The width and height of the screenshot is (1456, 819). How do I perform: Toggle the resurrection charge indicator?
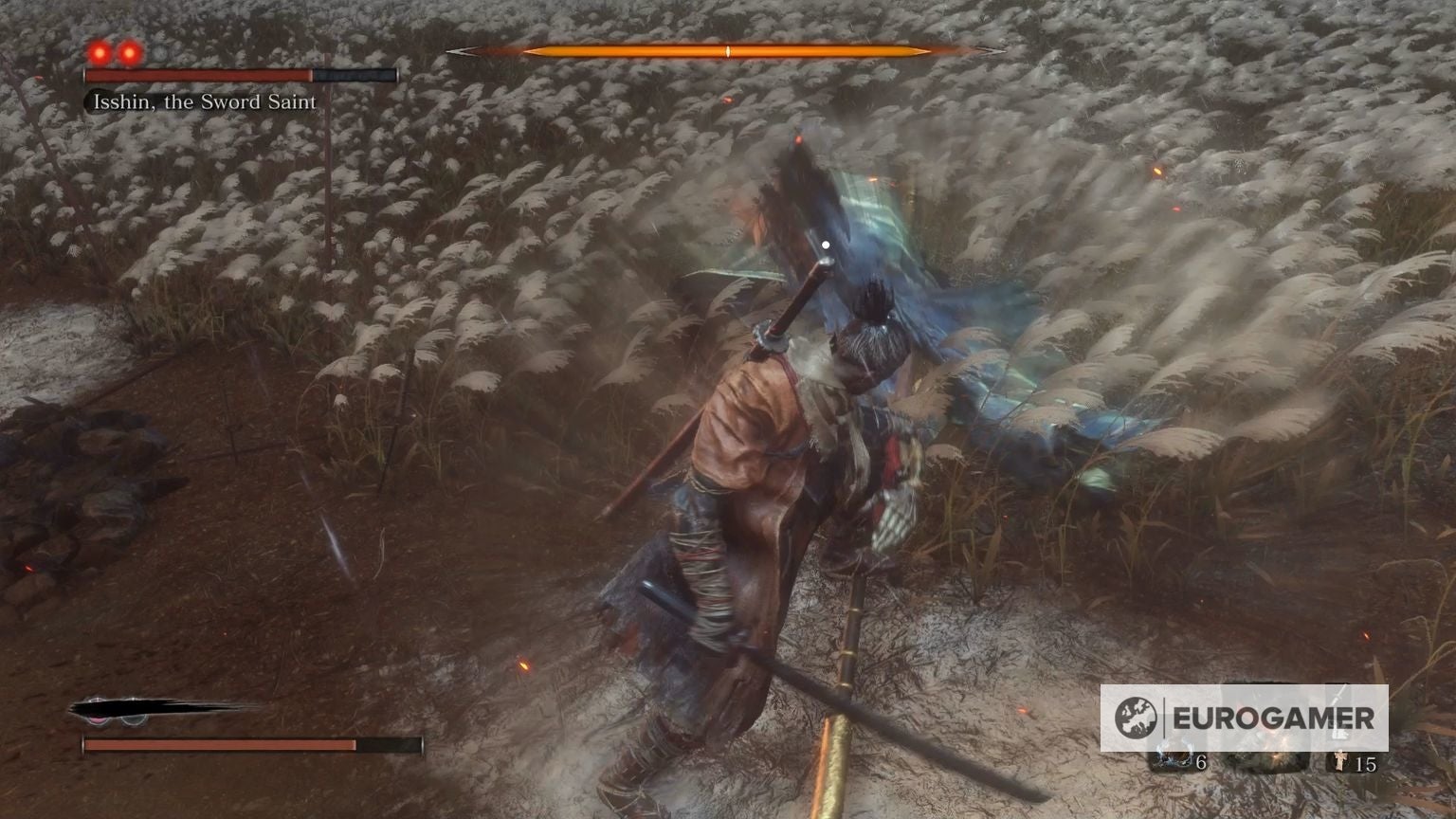(x=98, y=719)
